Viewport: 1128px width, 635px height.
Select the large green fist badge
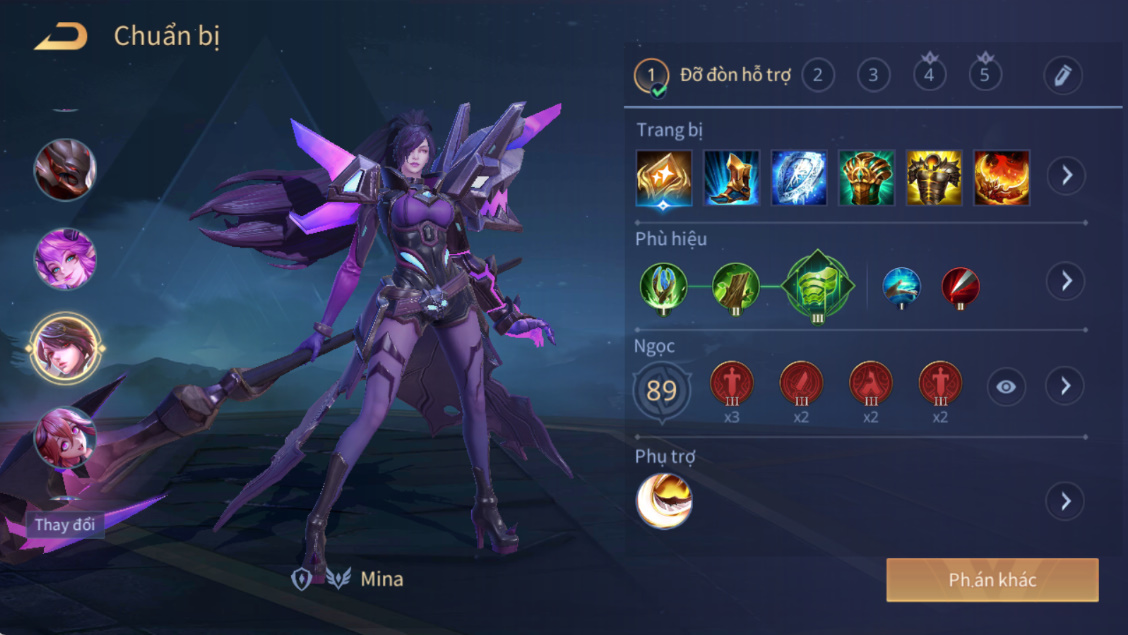pos(819,283)
